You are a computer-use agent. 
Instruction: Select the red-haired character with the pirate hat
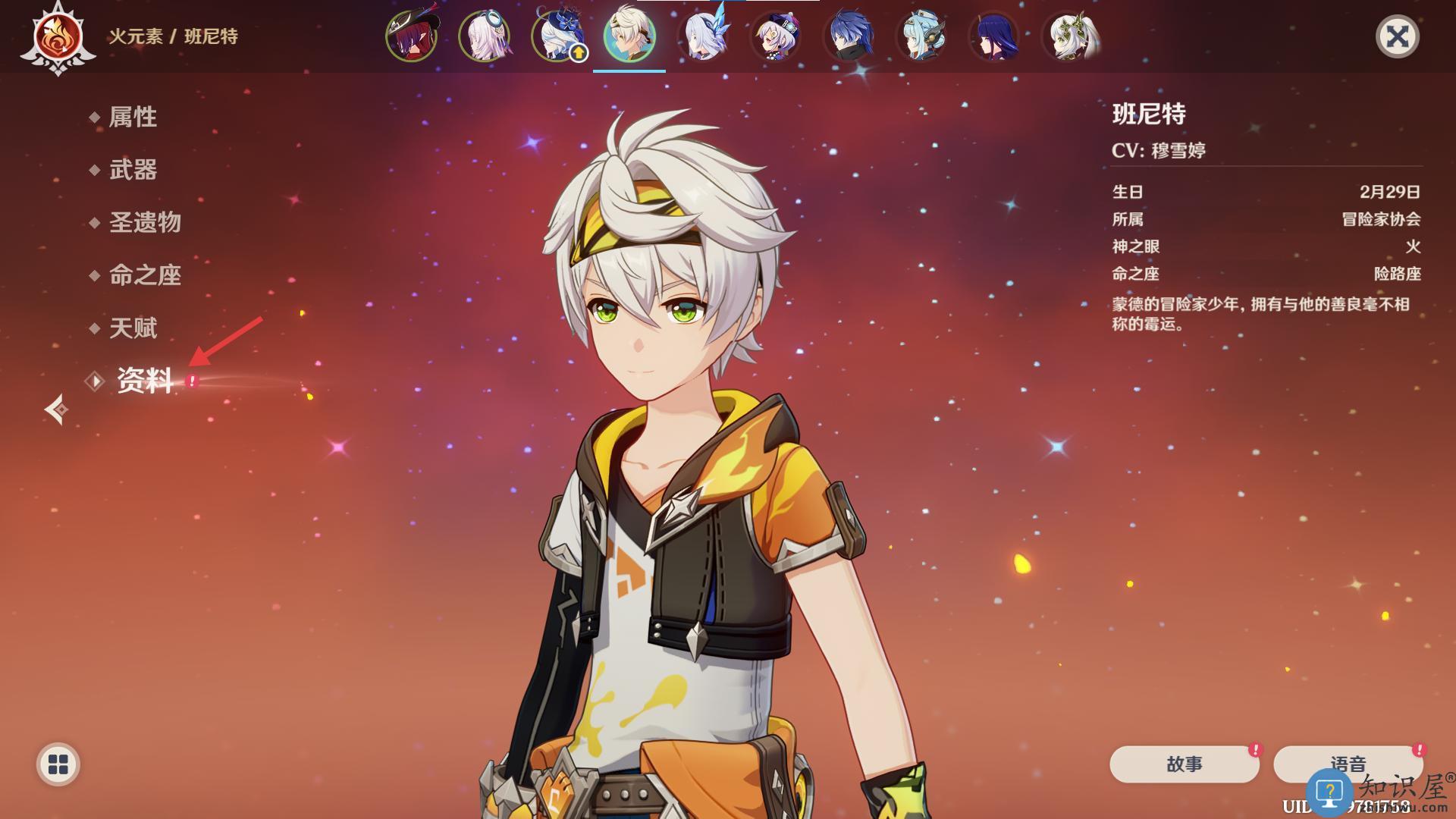pyautogui.click(x=412, y=36)
